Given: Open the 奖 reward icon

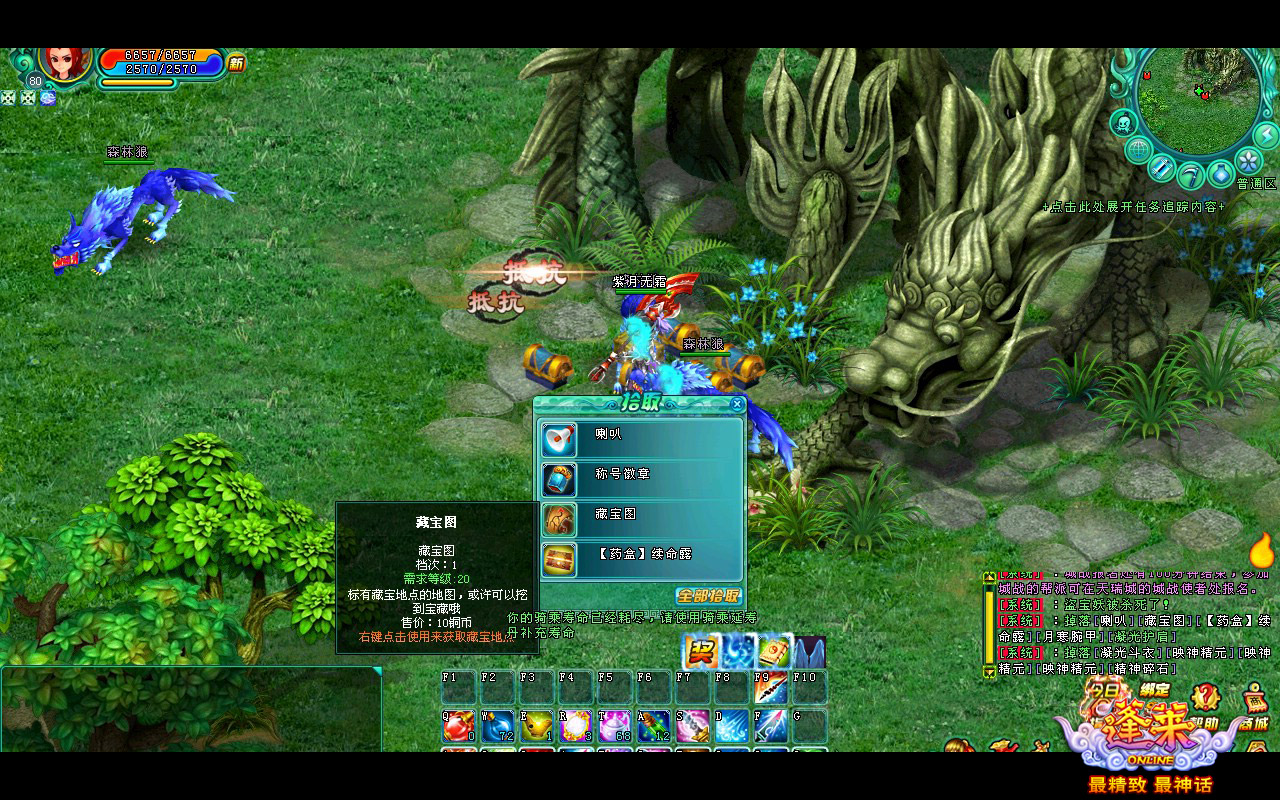Looking at the screenshot, I should click(701, 652).
